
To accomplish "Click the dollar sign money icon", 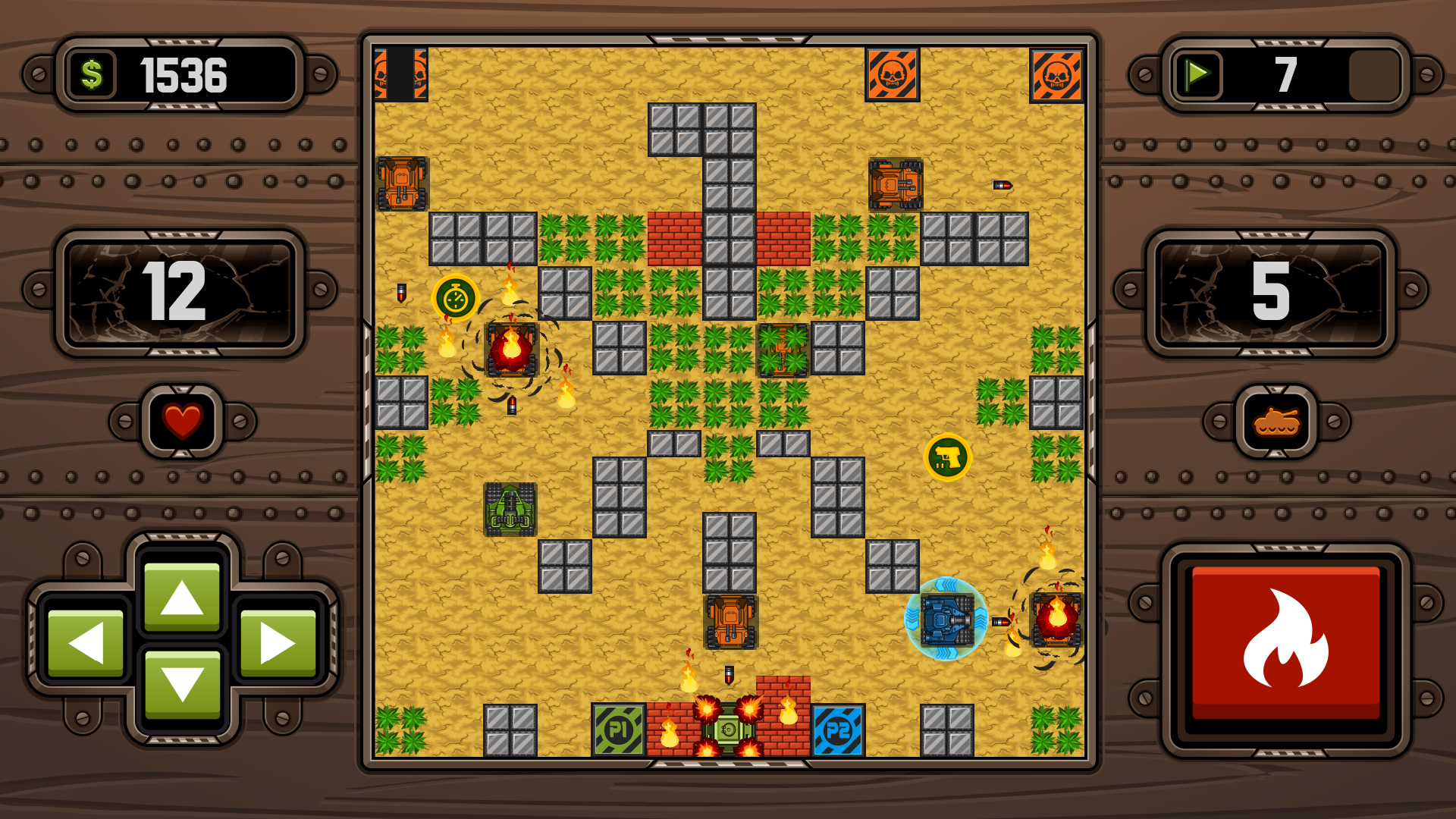I will pyautogui.click(x=93, y=74).
